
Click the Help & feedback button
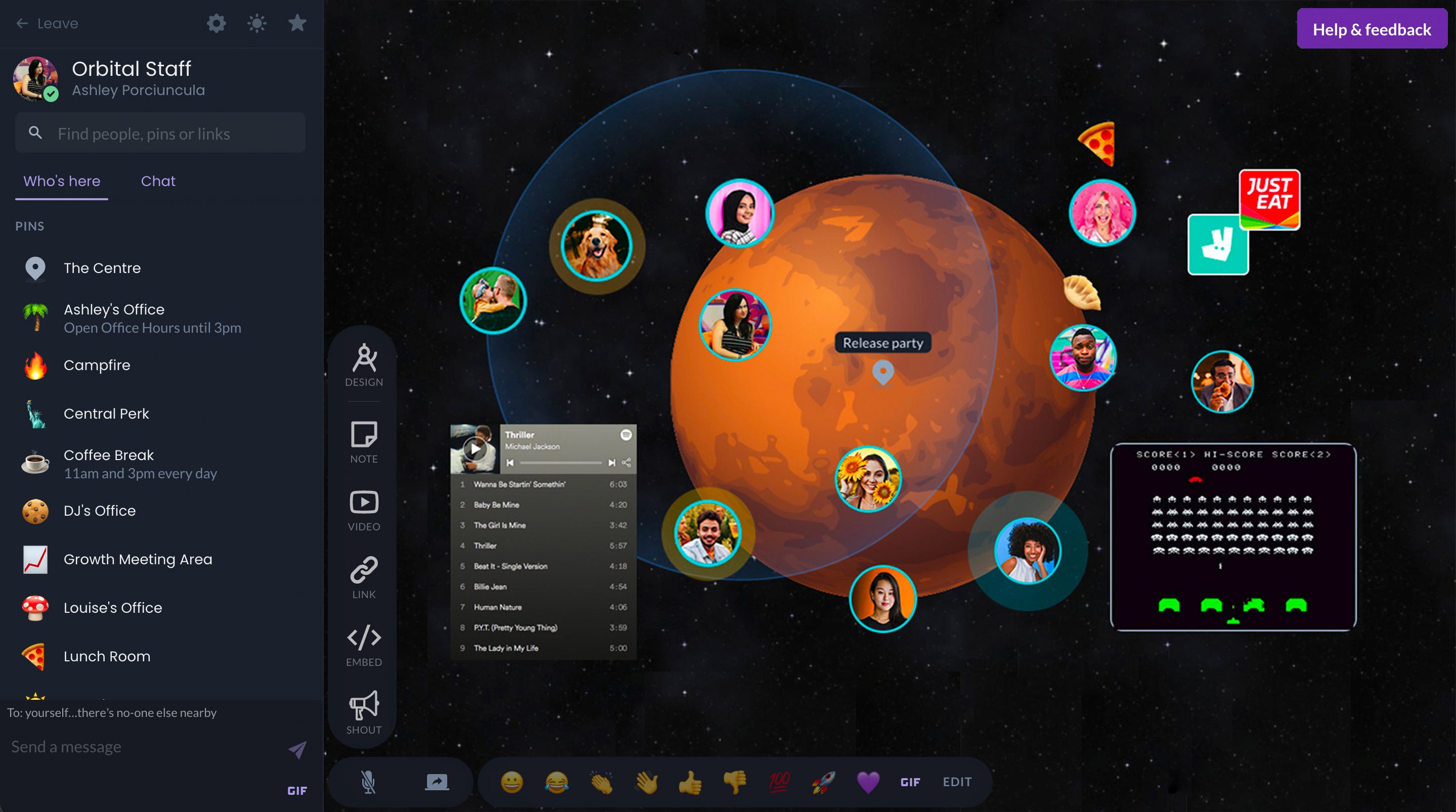point(1373,28)
